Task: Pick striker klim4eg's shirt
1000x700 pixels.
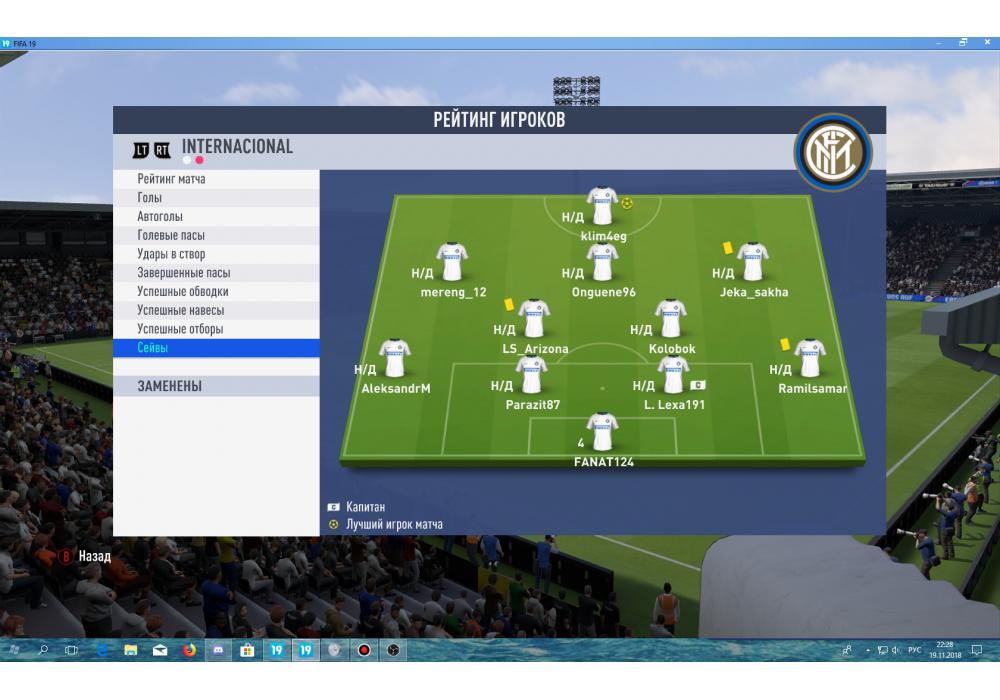Action: tap(602, 207)
